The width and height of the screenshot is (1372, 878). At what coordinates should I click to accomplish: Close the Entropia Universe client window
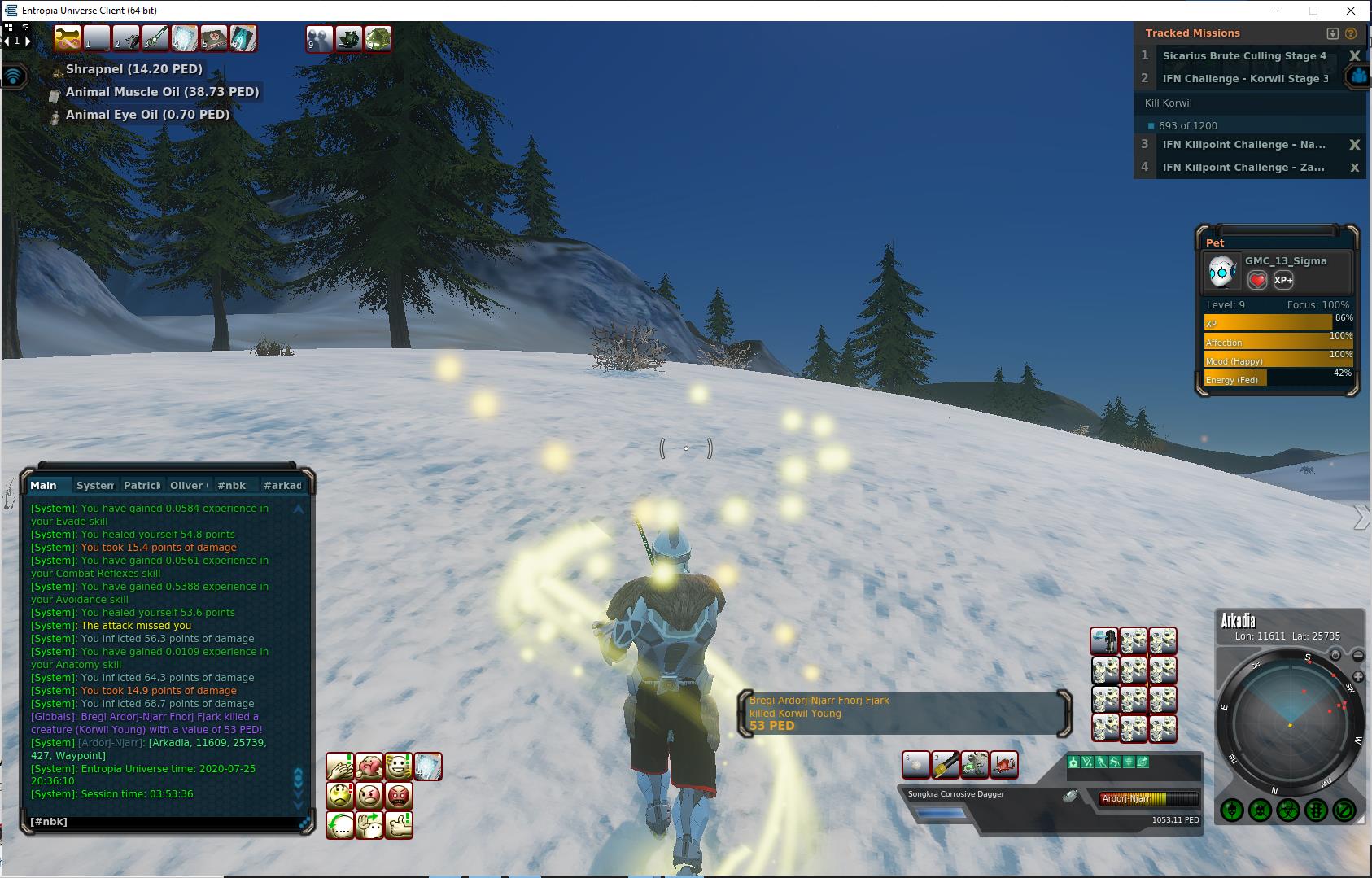(x=1352, y=11)
